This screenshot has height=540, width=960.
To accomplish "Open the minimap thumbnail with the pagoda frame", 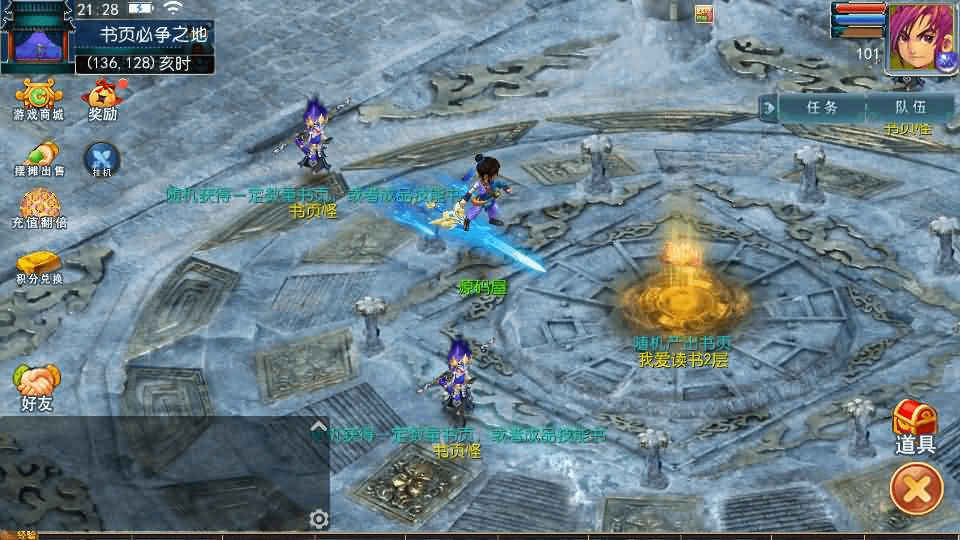I will (x=36, y=39).
